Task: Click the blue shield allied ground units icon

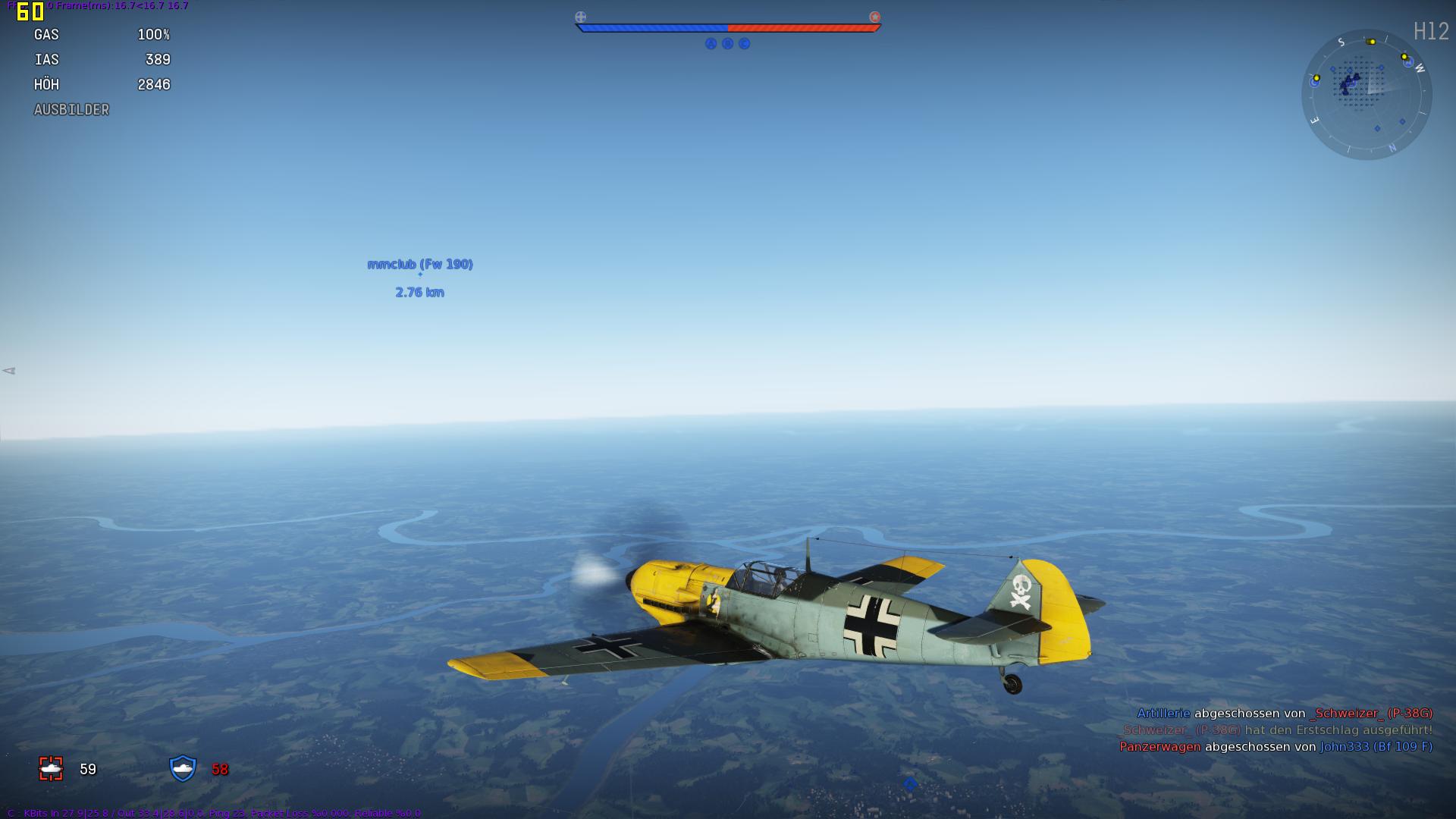Action: point(183,768)
